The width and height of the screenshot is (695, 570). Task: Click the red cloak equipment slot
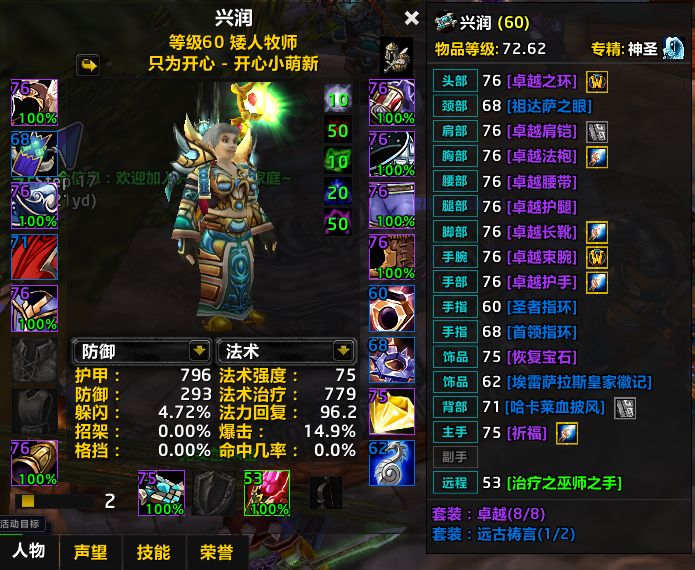(34, 256)
